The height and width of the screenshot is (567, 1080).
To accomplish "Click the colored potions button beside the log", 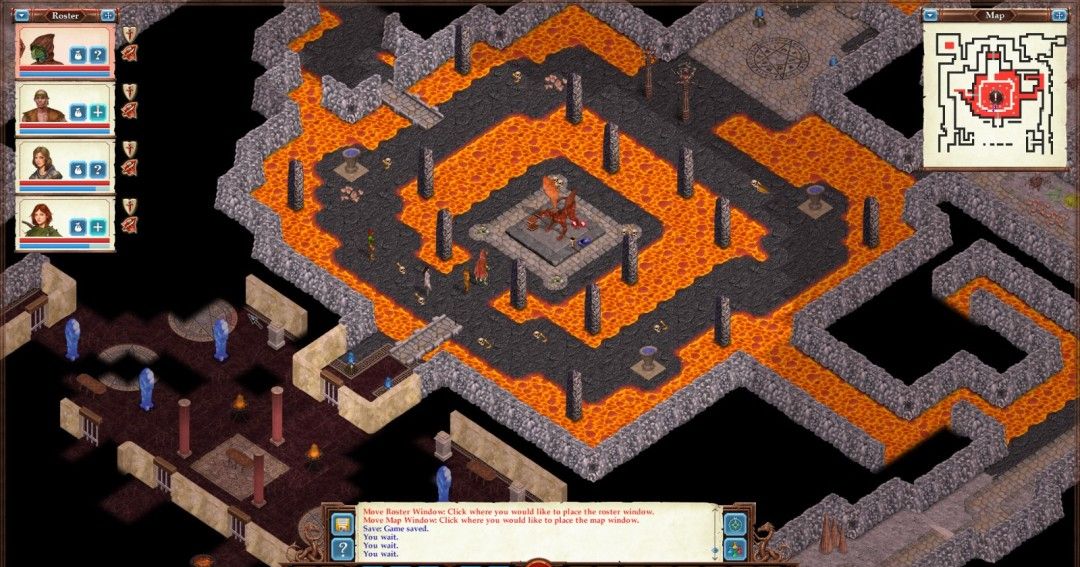I will (x=735, y=548).
